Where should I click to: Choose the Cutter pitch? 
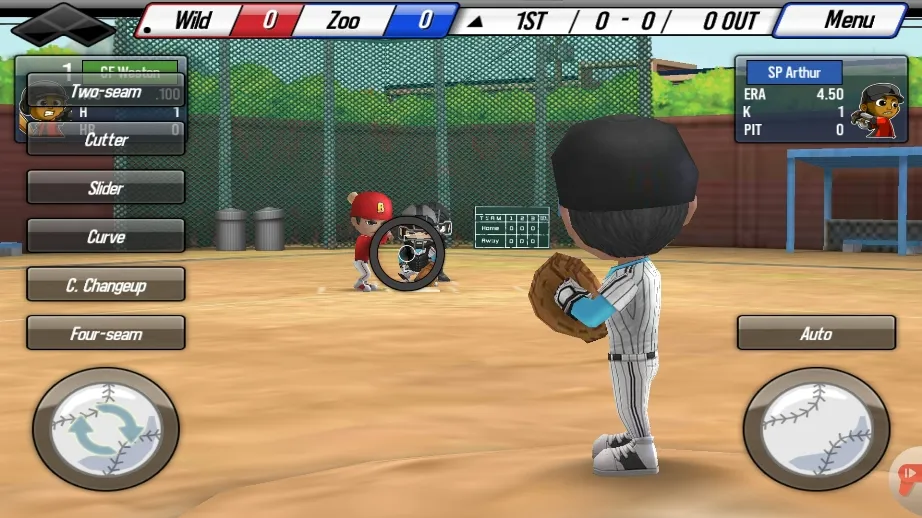(106, 140)
